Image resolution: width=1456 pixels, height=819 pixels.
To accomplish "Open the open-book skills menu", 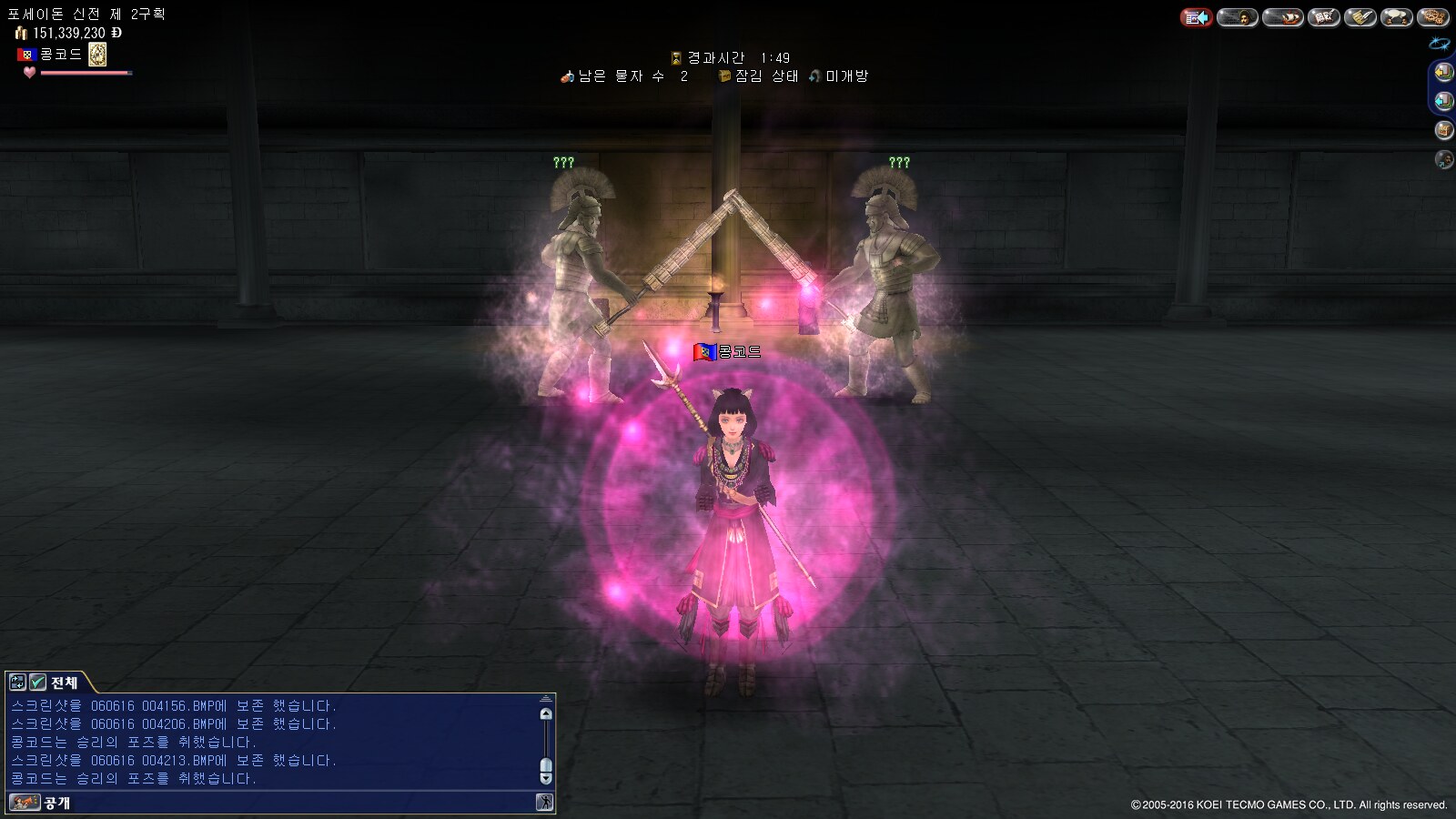I will point(1324,17).
